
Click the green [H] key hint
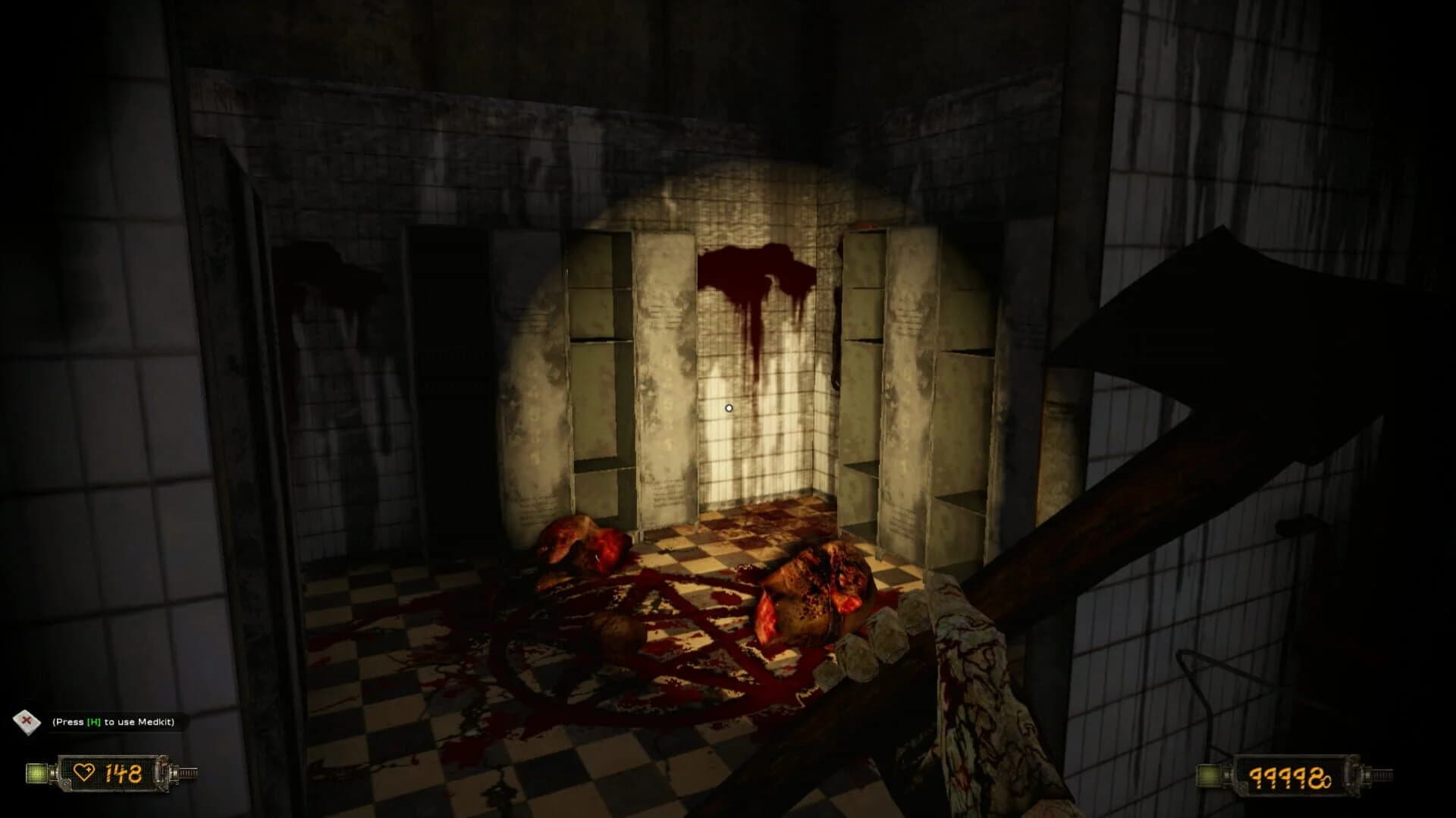pos(93,722)
